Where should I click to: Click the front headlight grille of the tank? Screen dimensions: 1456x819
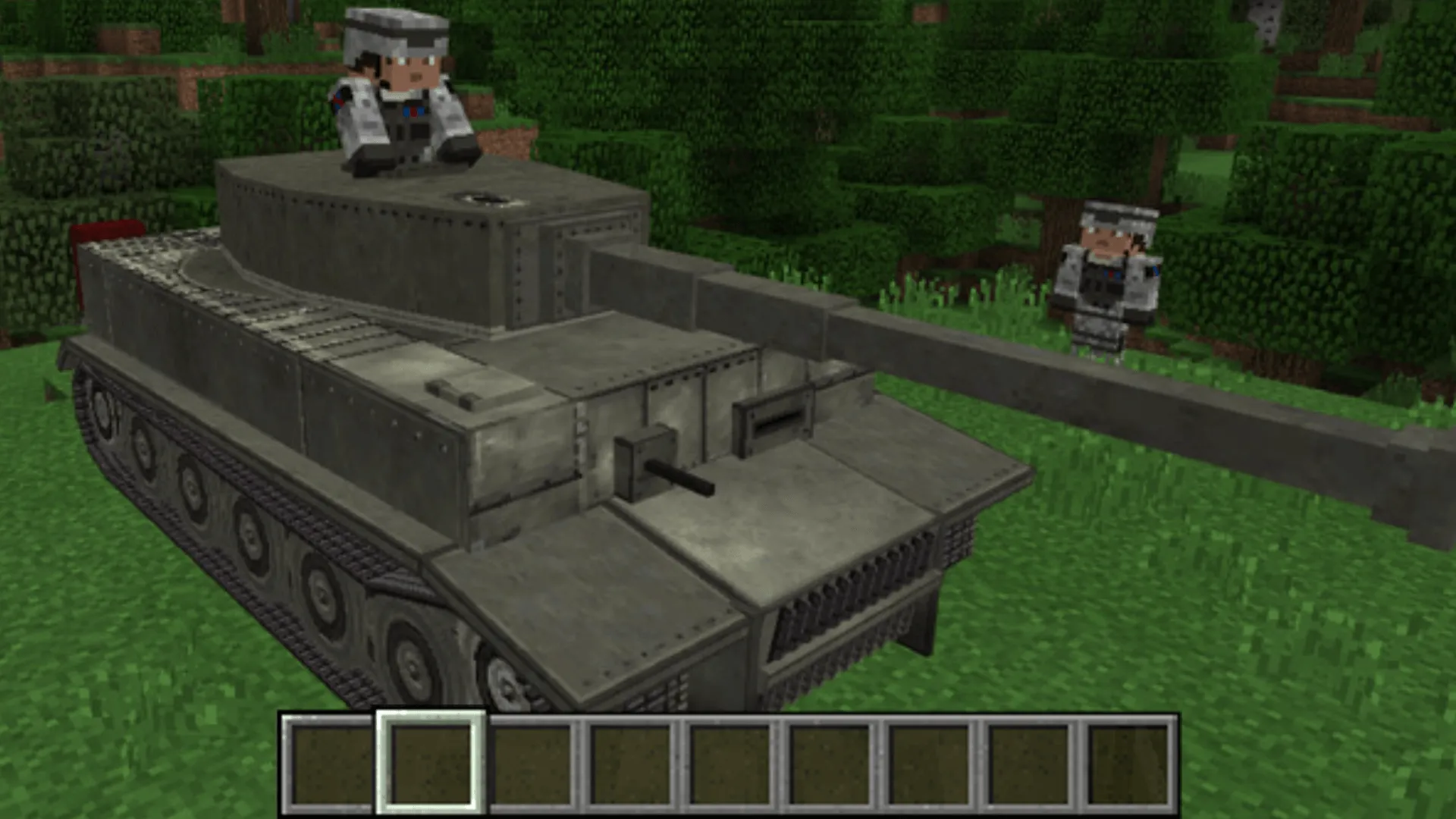coord(827,607)
